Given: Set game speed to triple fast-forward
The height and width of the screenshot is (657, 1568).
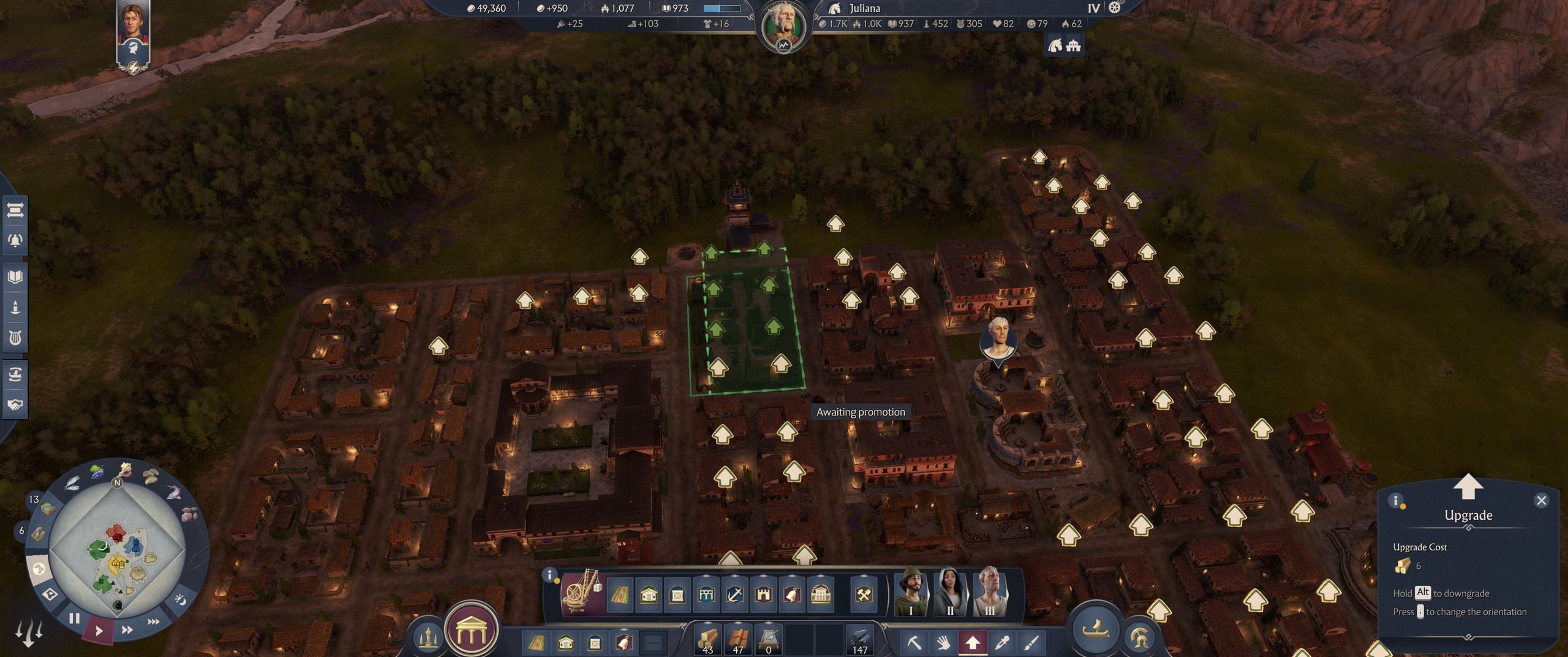Looking at the screenshot, I should click(x=153, y=621).
